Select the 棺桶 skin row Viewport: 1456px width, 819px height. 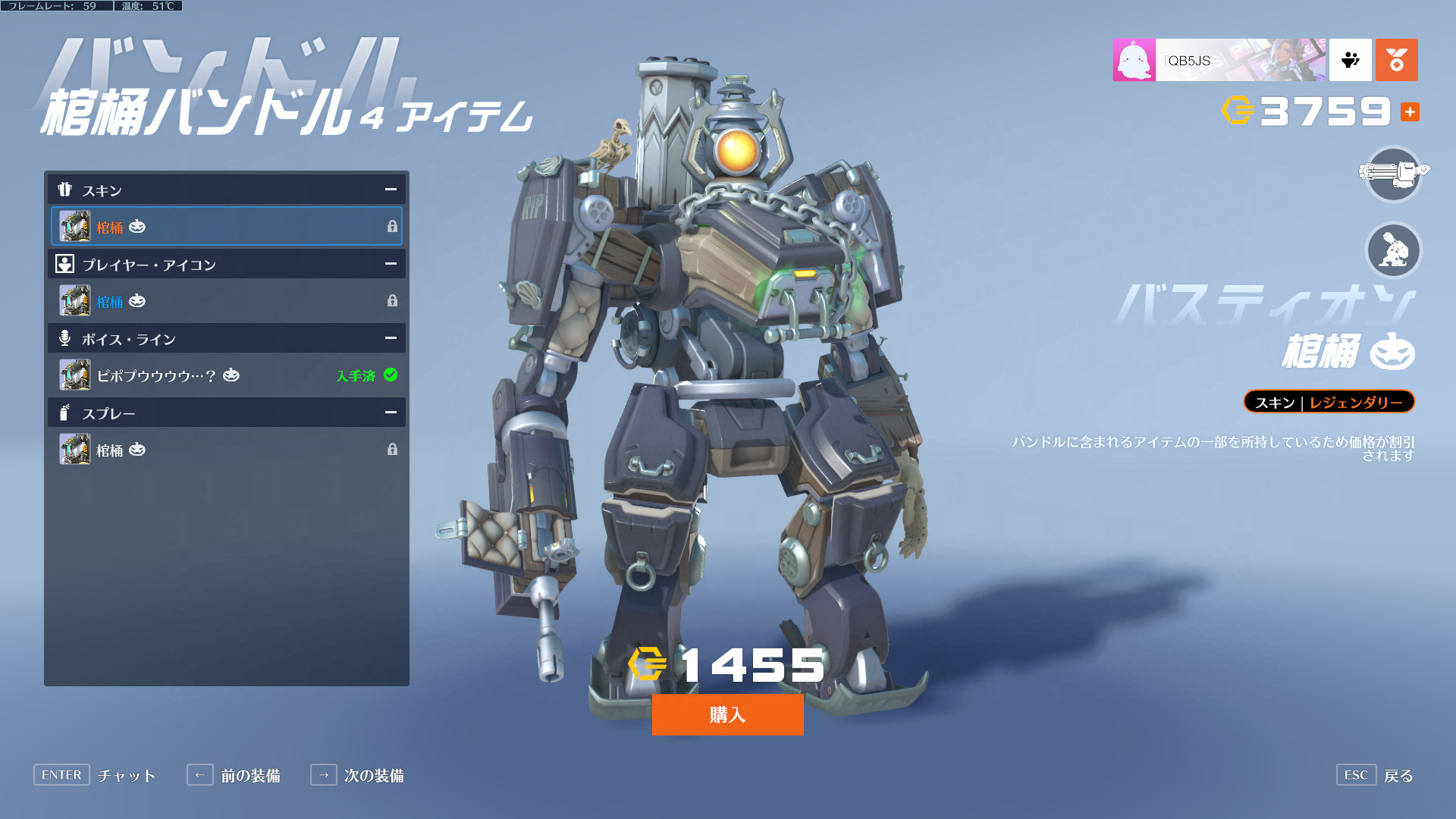point(226,226)
